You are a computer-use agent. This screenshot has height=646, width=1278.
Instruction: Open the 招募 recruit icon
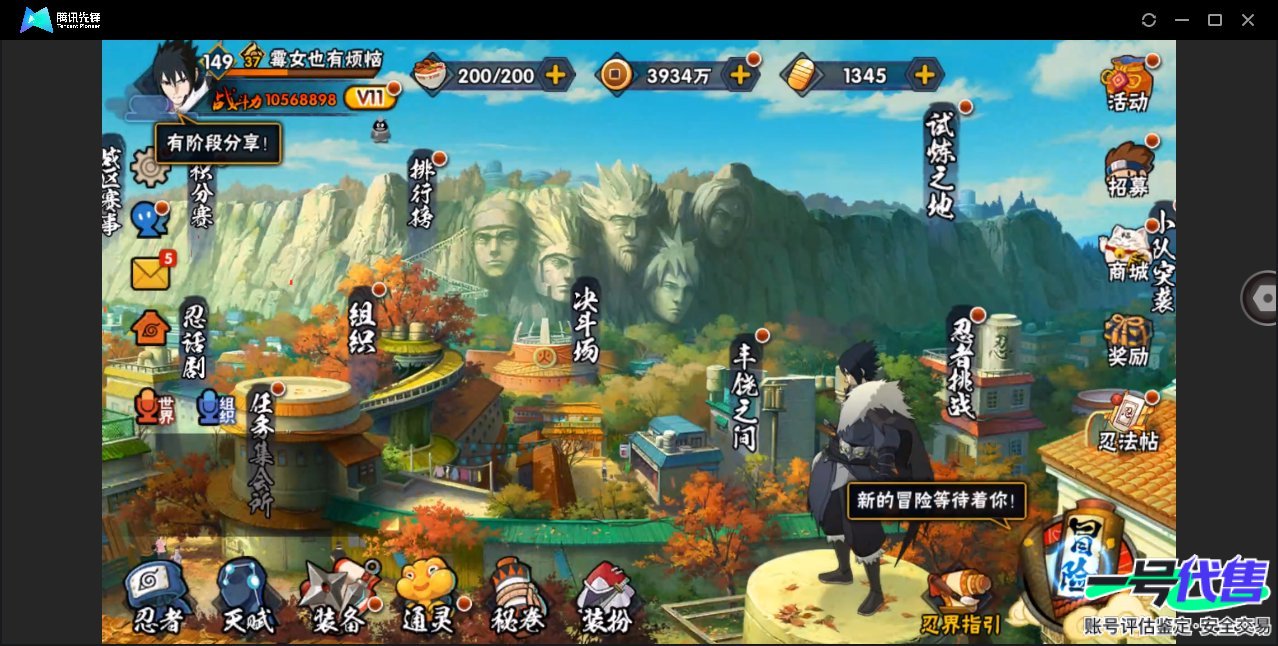[1127, 170]
